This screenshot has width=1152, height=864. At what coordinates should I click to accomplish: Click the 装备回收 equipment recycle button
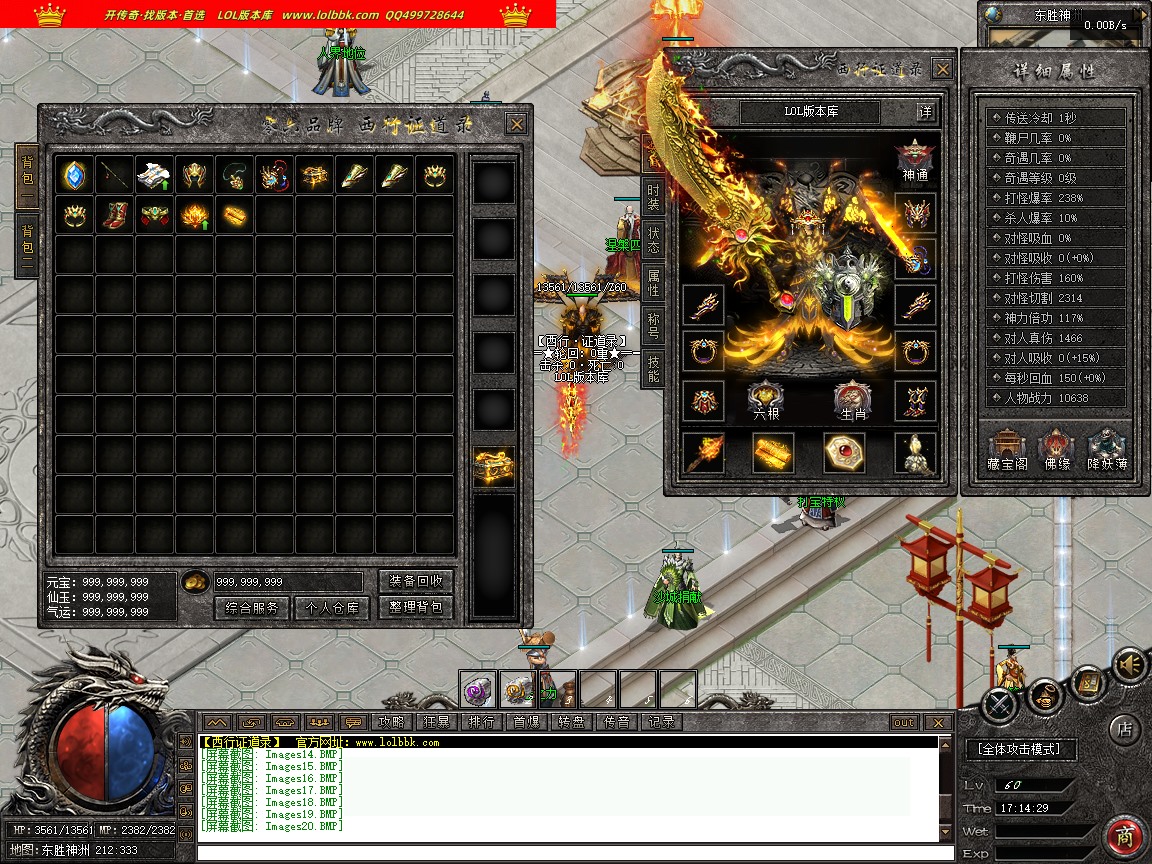[416, 581]
